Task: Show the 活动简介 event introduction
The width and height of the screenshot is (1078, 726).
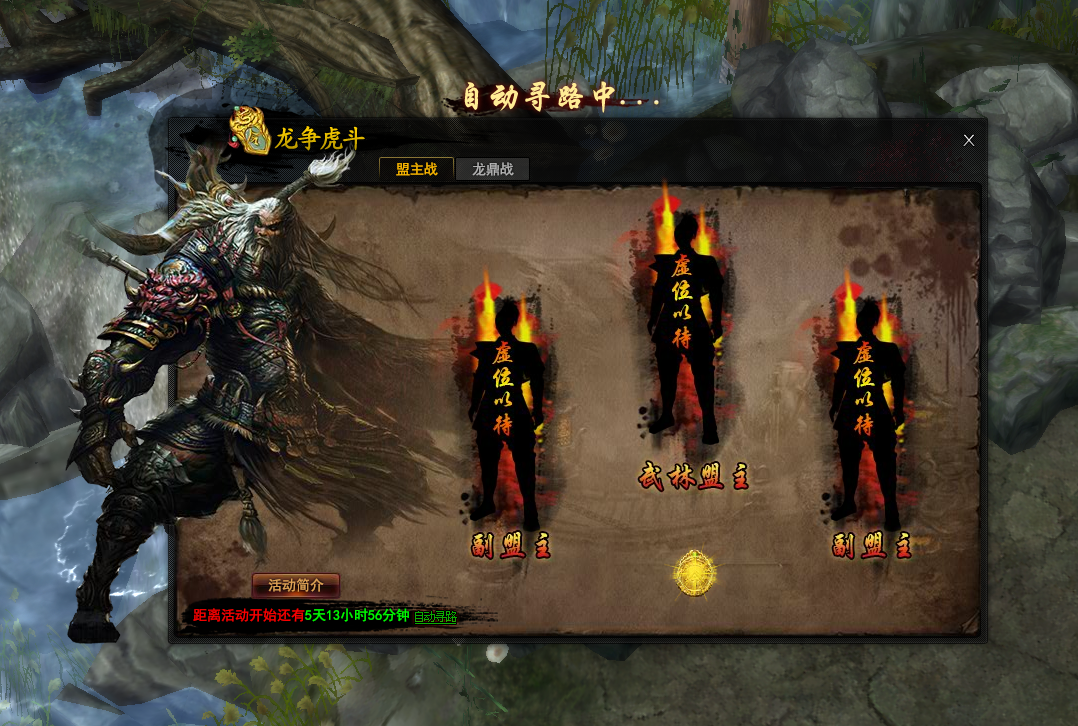Action: coord(296,586)
